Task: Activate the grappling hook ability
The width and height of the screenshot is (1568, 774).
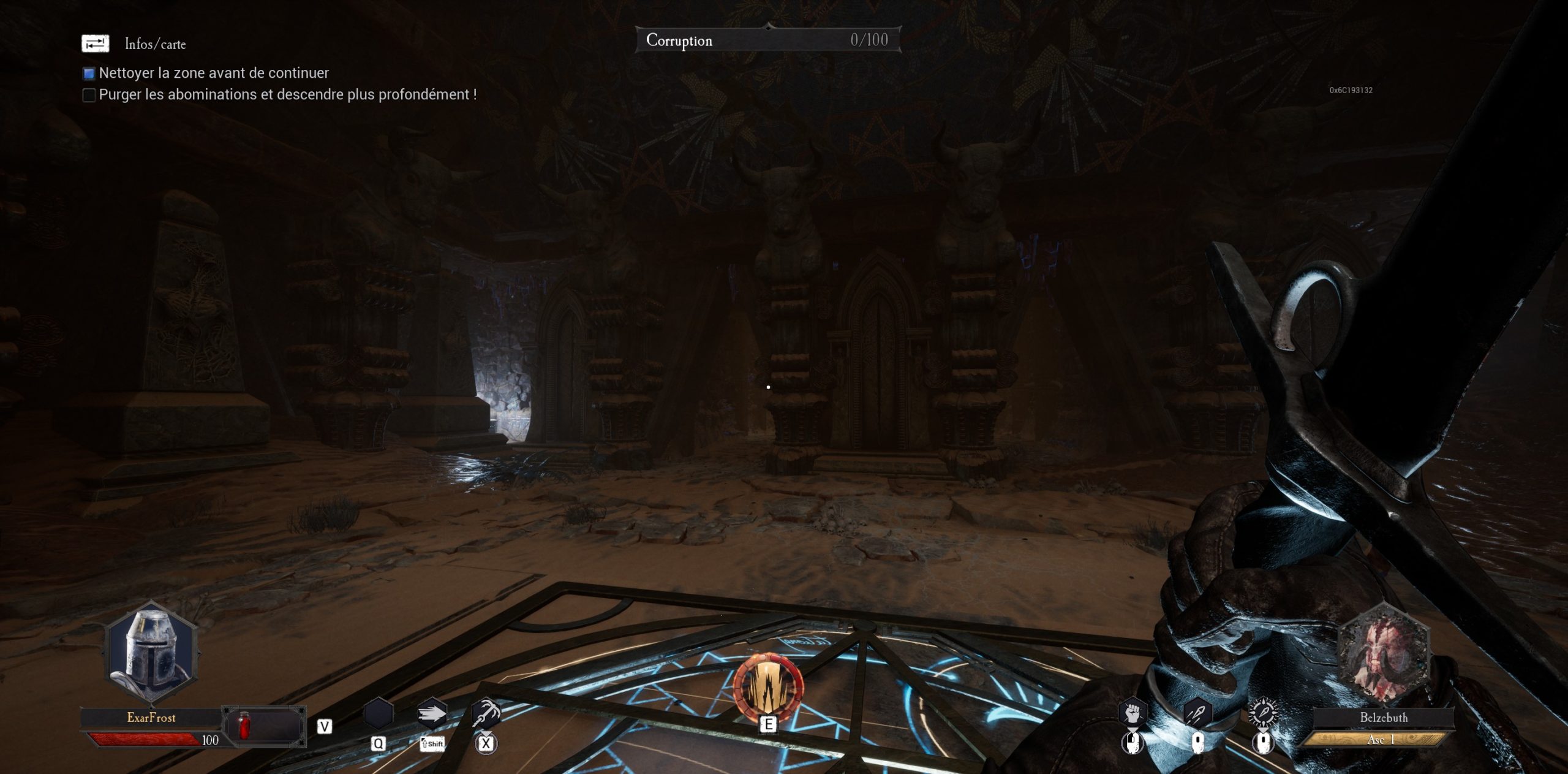Action: point(486,713)
